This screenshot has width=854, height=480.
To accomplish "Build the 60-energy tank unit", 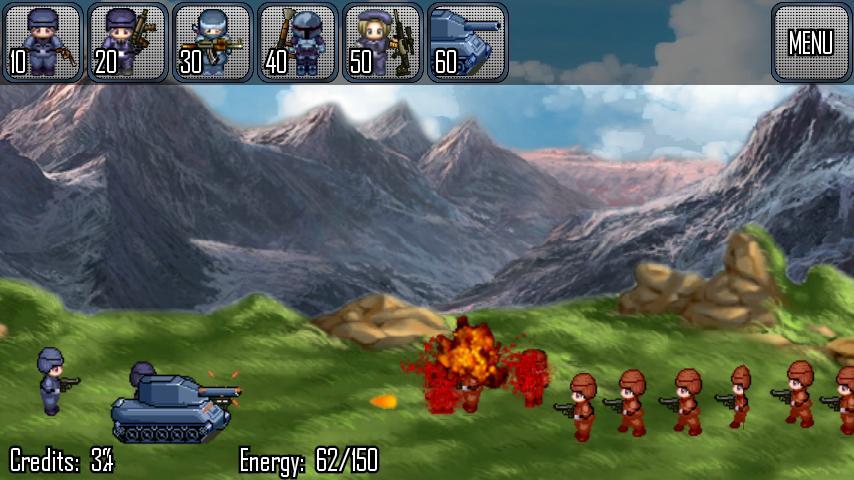I will tap(467, 42).
